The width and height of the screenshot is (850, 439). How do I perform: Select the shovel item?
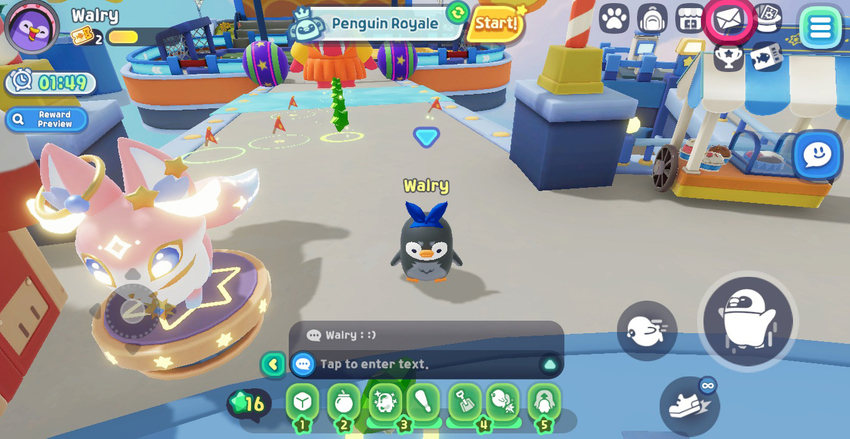point(465,402)
